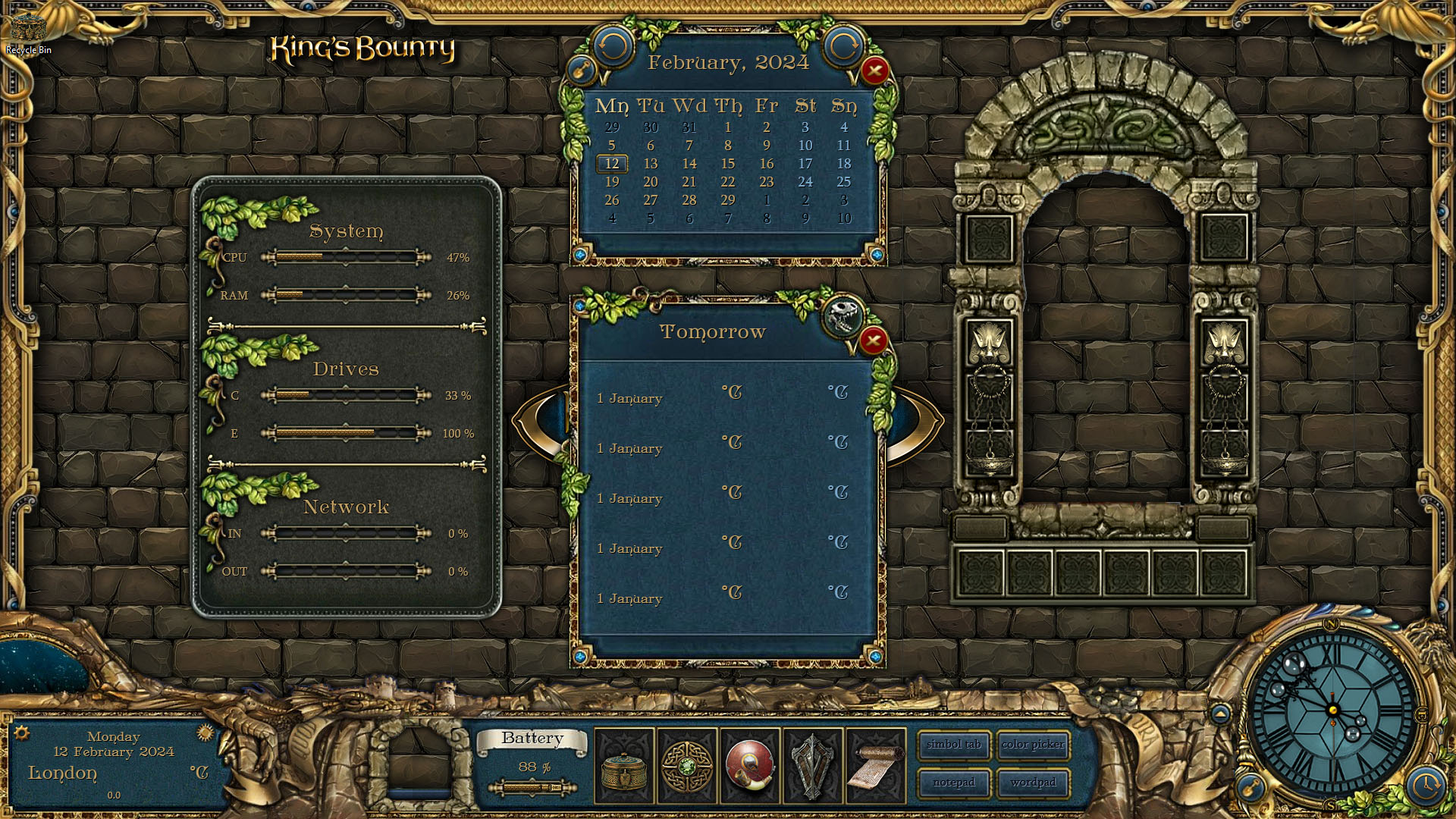Close the February calendar panel
This screenshot has width=1456, height=819.
(x=874, y=71)
